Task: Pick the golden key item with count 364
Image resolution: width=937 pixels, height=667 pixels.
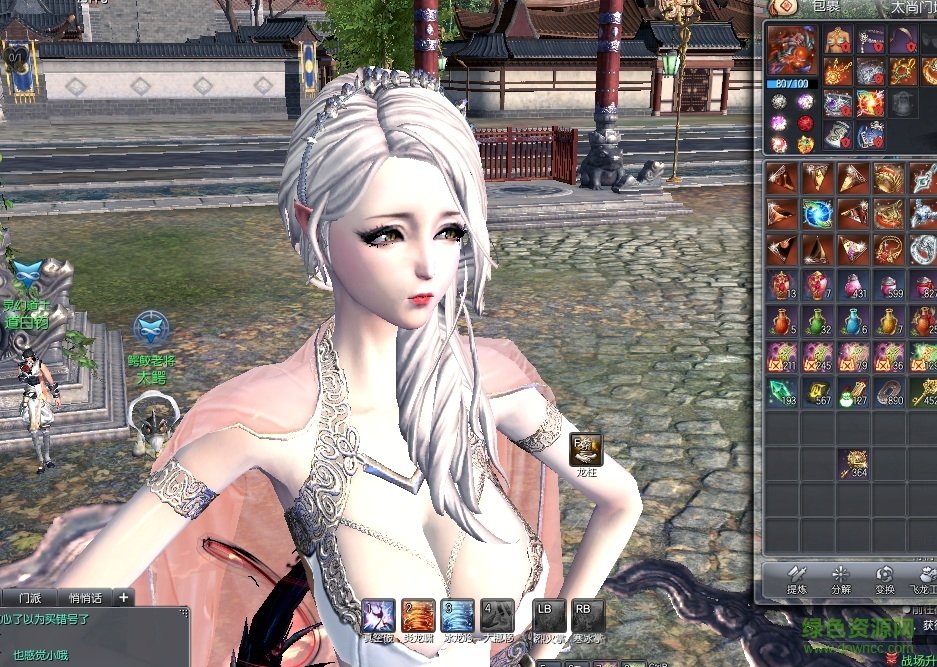Action: coord(853,463)
